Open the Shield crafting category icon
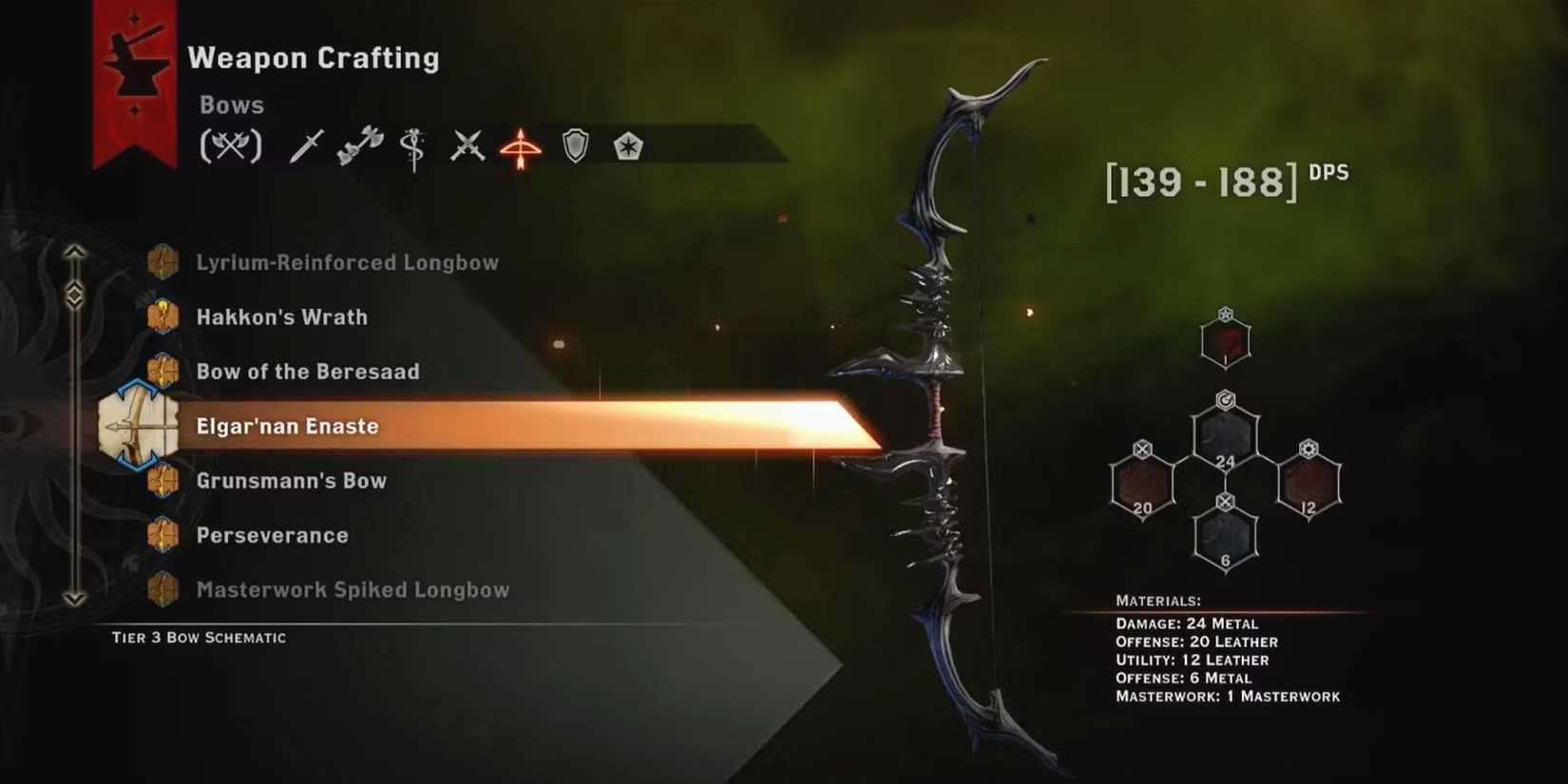This screenshot has width=1568, height=784. 574,145
